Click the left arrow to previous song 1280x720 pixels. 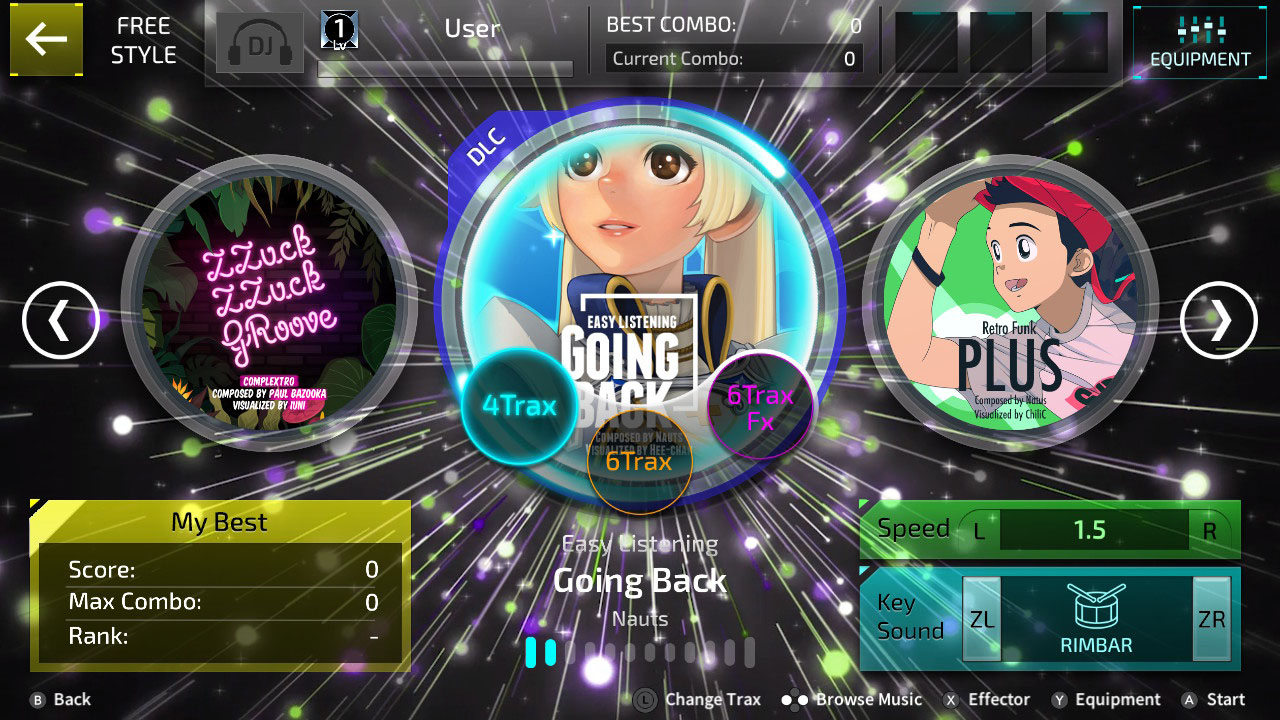pyautogui.click(x=60, y=320)
